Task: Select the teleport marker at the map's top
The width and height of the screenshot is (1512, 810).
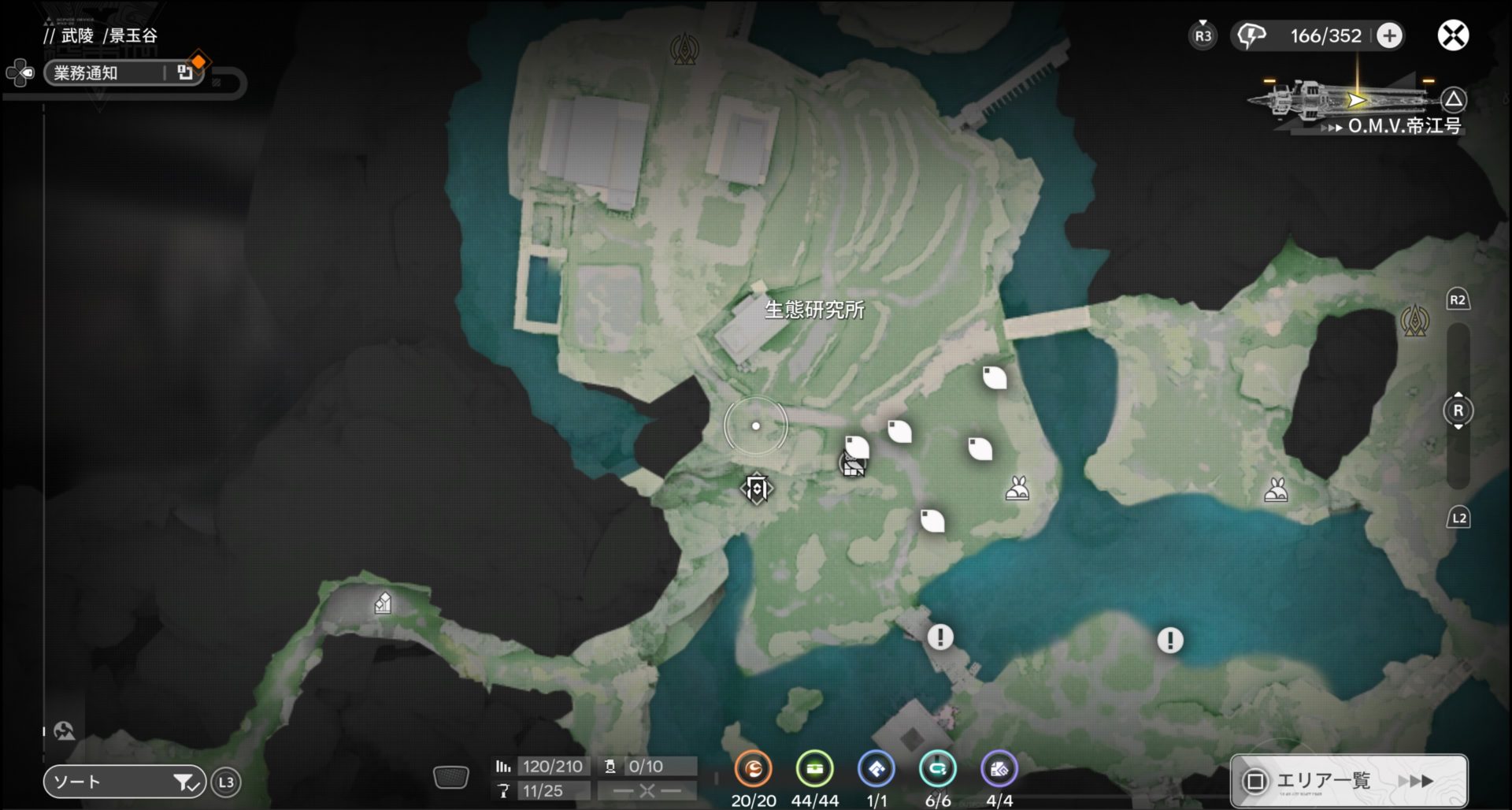Action: 684,50
